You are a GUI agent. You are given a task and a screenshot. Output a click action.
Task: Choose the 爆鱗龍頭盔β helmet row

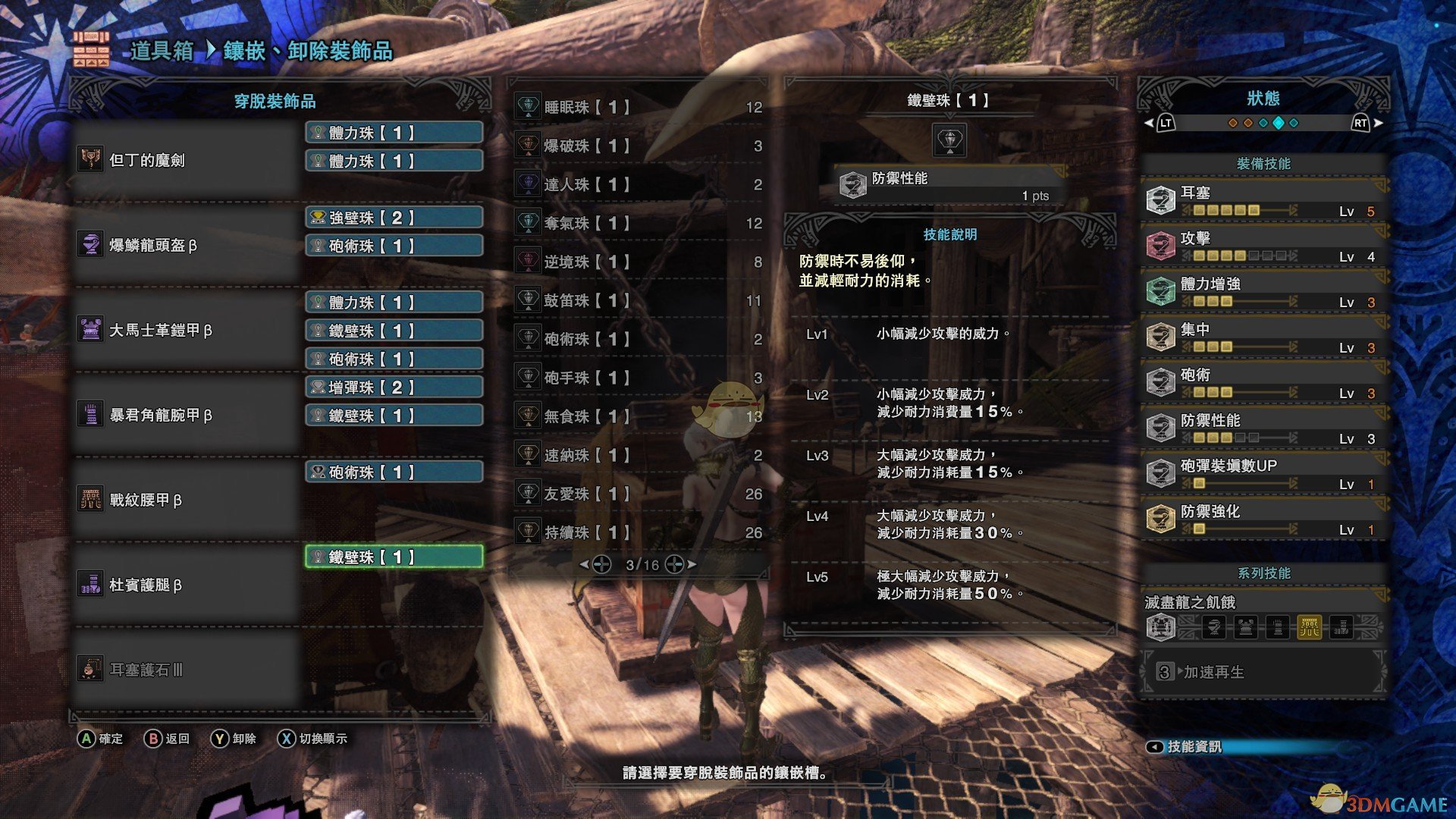pos(186,245)
